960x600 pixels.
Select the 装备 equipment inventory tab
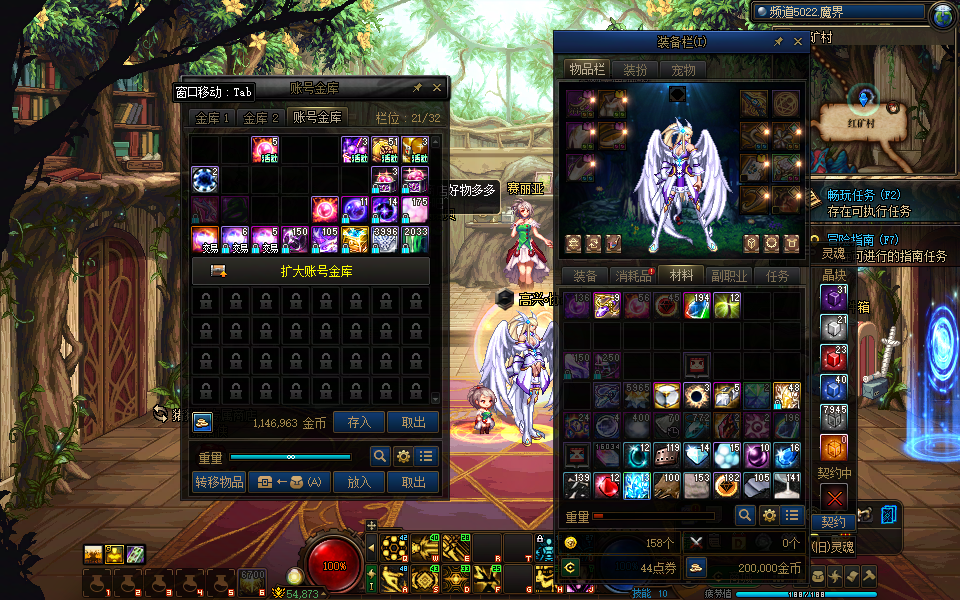(x=585, y=277)
